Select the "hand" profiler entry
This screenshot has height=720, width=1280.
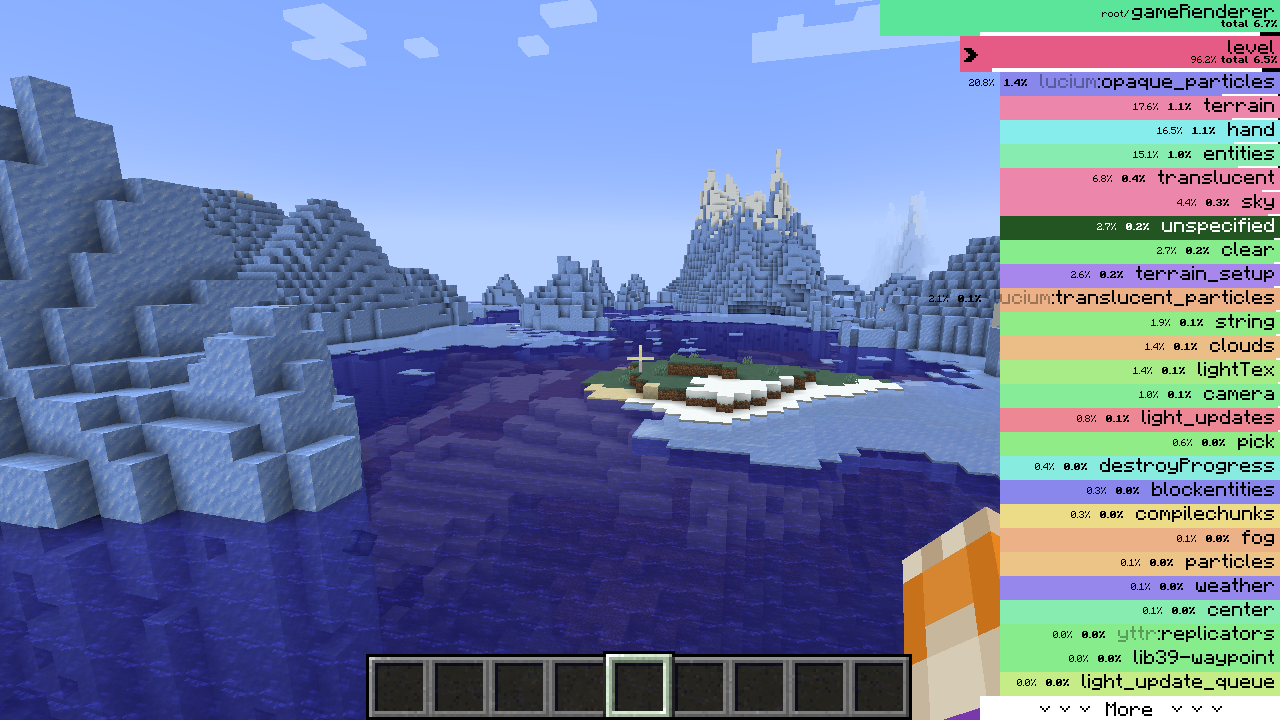point(1140,130)
